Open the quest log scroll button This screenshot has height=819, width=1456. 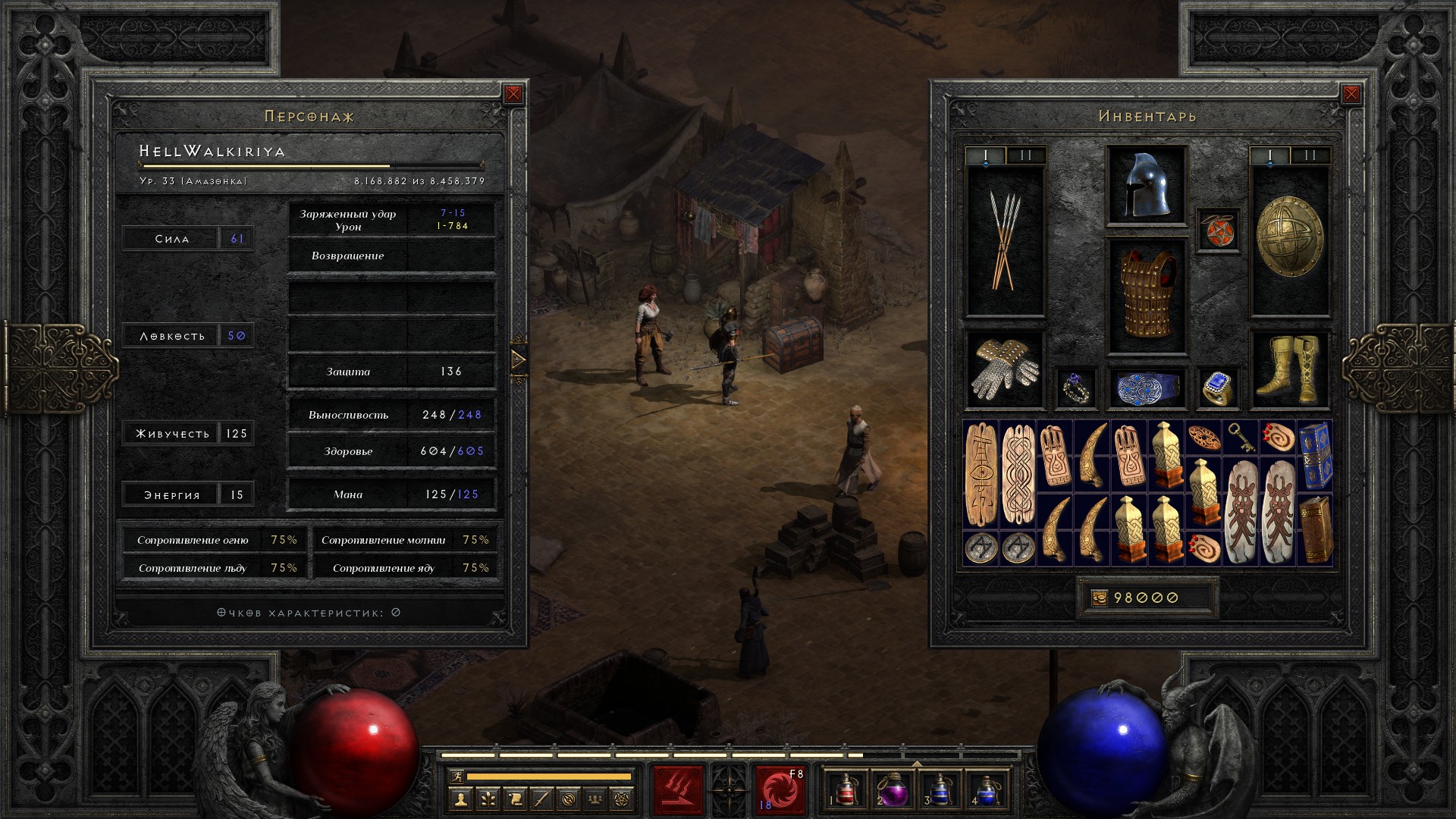pos(515,799)
